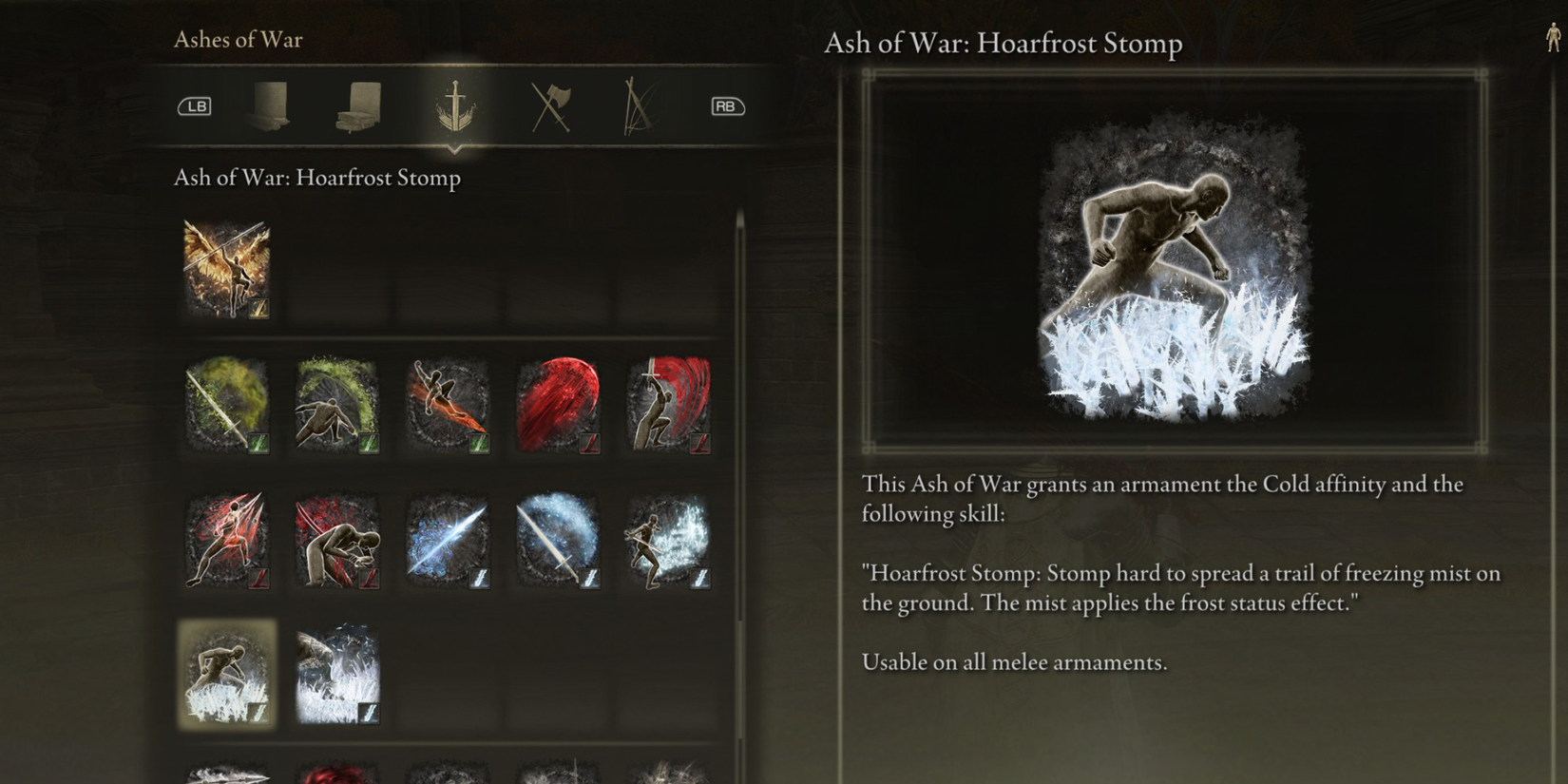Click the Ashes of War header title
1568x784 pixels.
point(237,39)
